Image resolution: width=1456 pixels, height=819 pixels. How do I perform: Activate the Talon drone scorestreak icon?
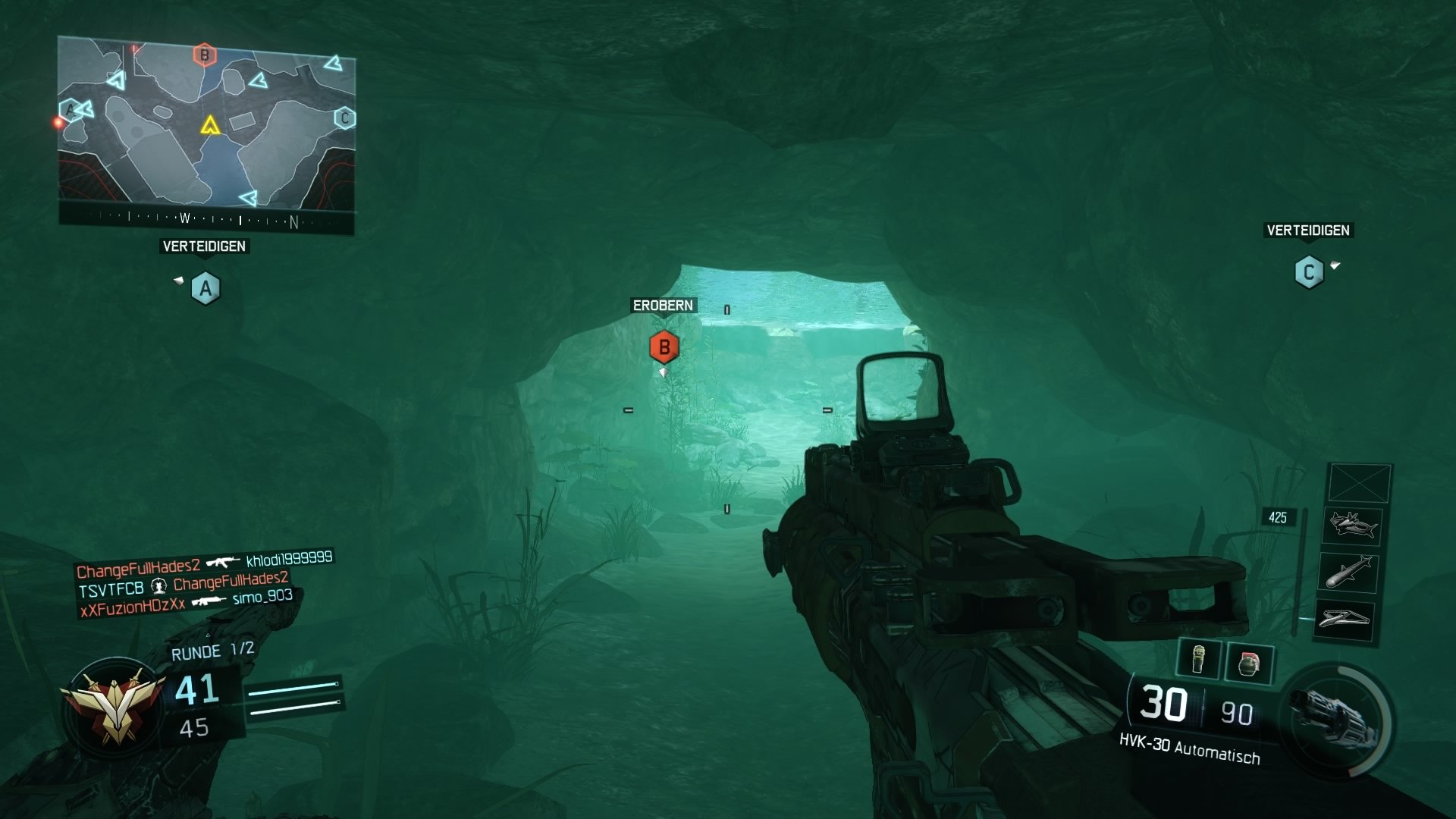(x=1347, y=619)
